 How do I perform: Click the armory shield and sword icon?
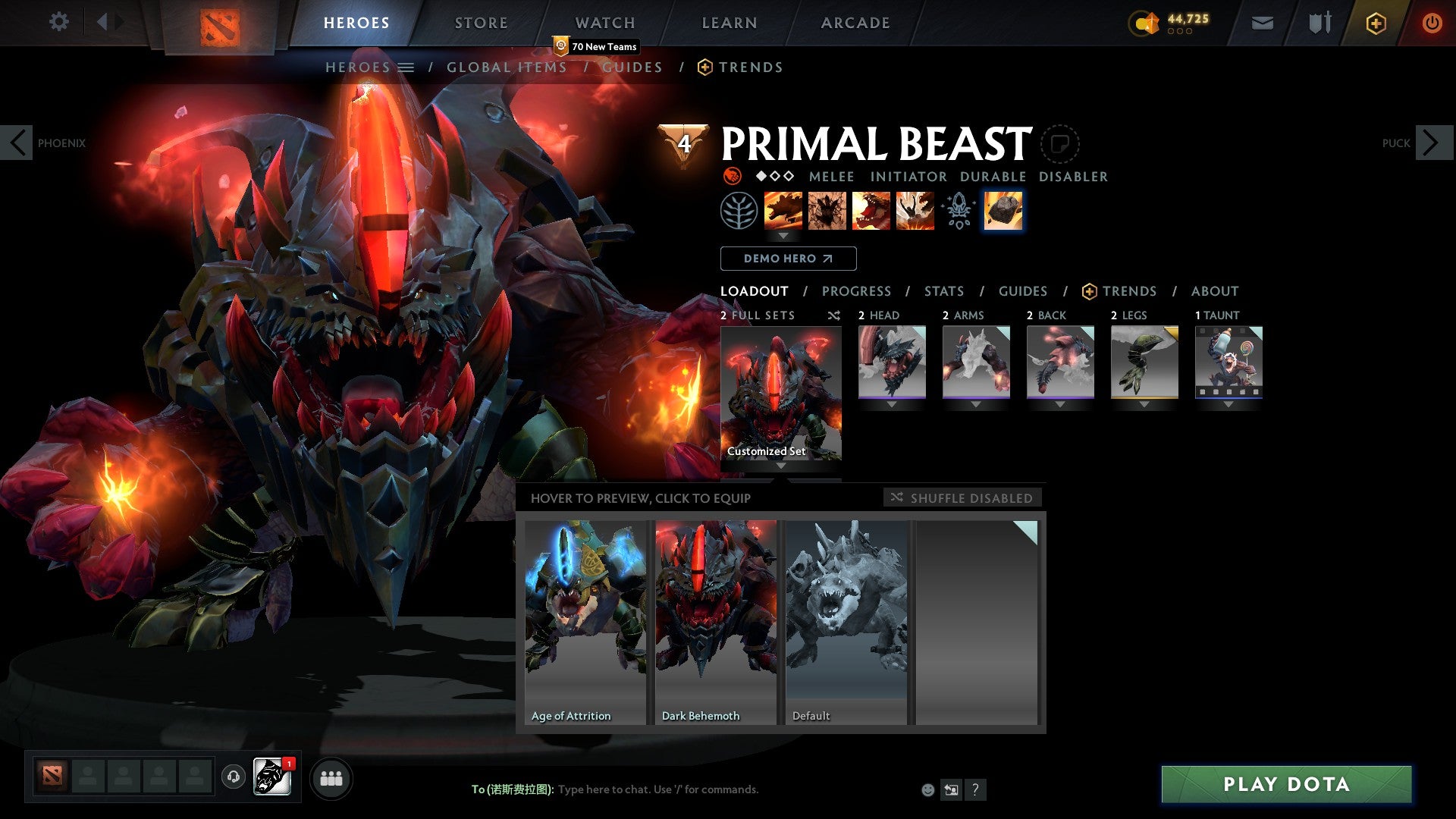pyautogui.click(x=1318, y=22)
